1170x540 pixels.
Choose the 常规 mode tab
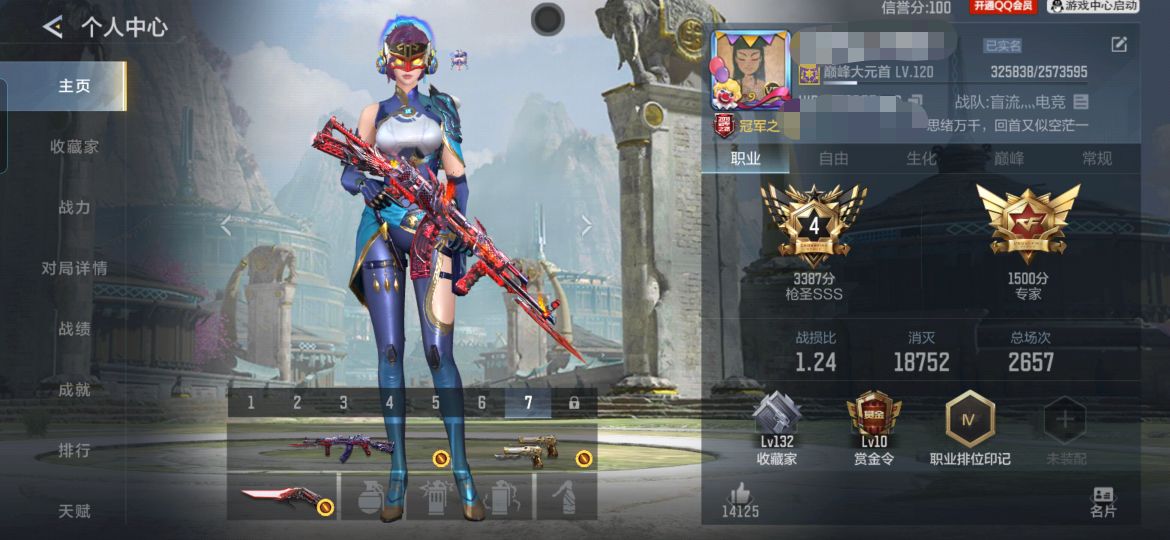[1096, 158]
